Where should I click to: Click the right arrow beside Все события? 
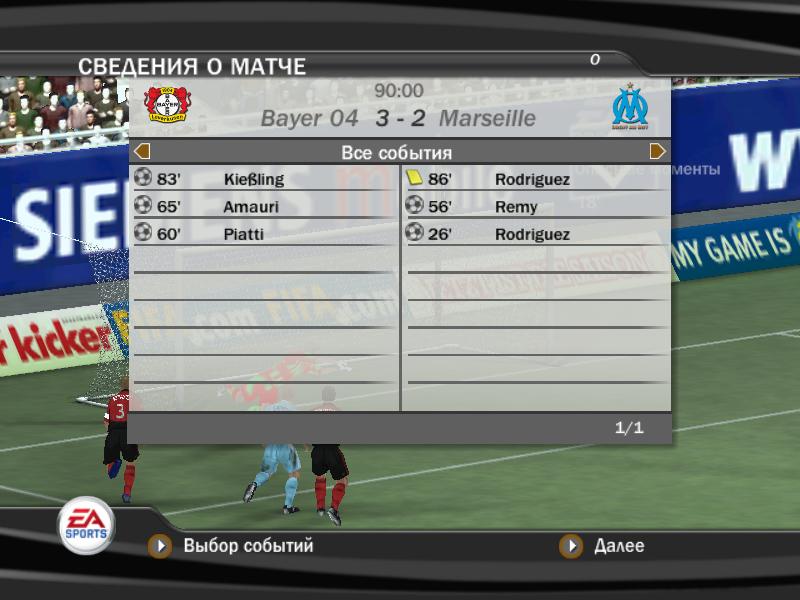(x=657, y=152)
